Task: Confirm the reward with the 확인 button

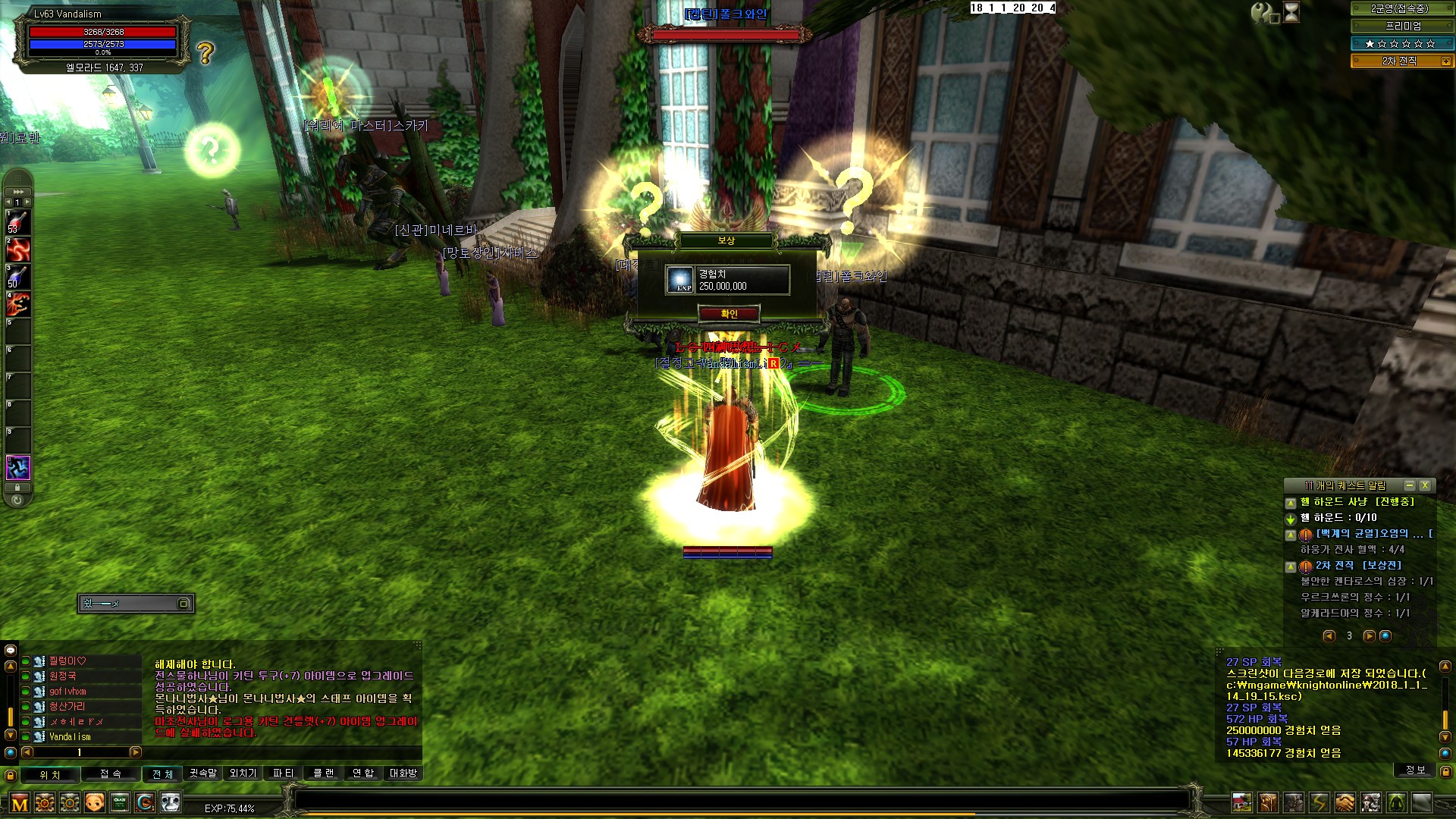Action: tap(728, 314)
